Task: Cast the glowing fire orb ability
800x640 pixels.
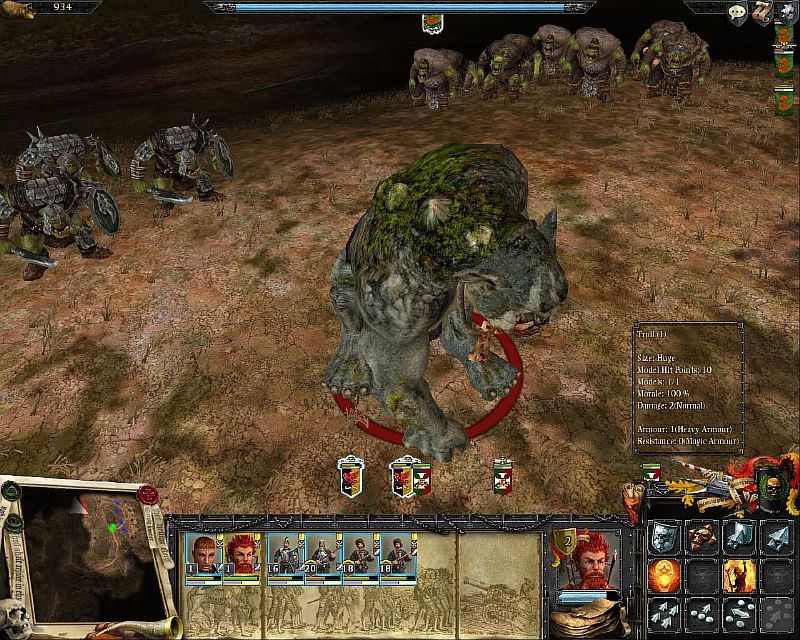Action: point(665,575)
